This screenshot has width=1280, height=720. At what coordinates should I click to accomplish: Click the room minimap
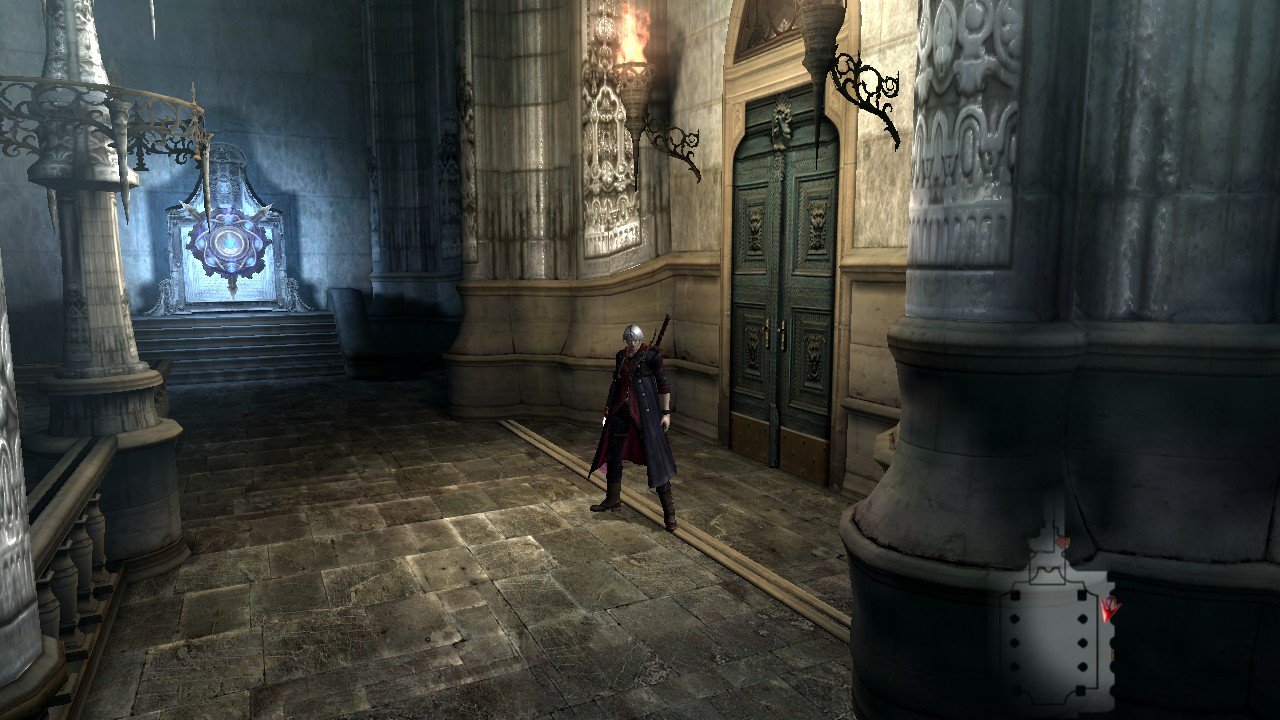click(x=1053, y=621)
